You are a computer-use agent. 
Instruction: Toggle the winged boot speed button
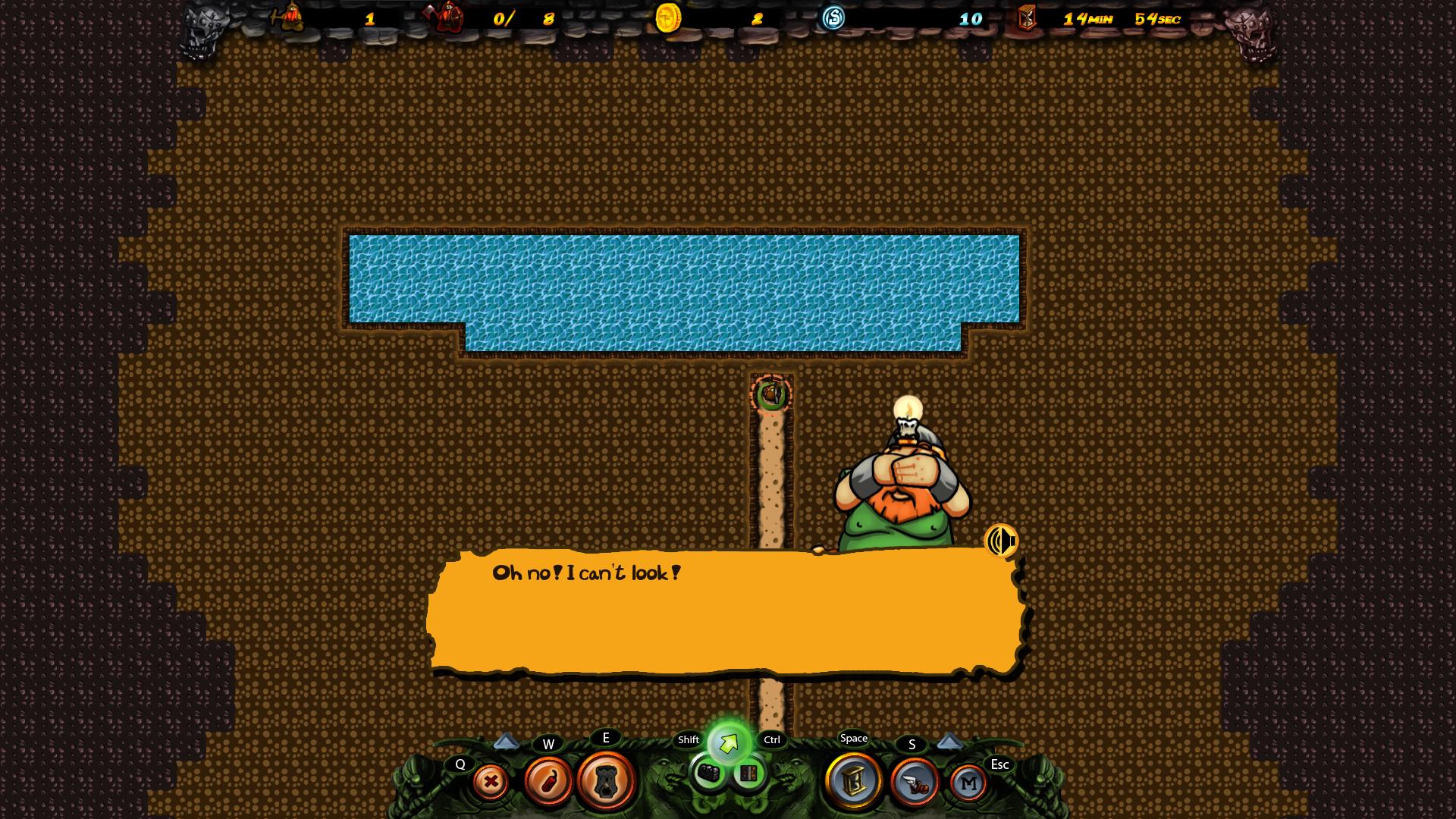click(x=914, y=783)
